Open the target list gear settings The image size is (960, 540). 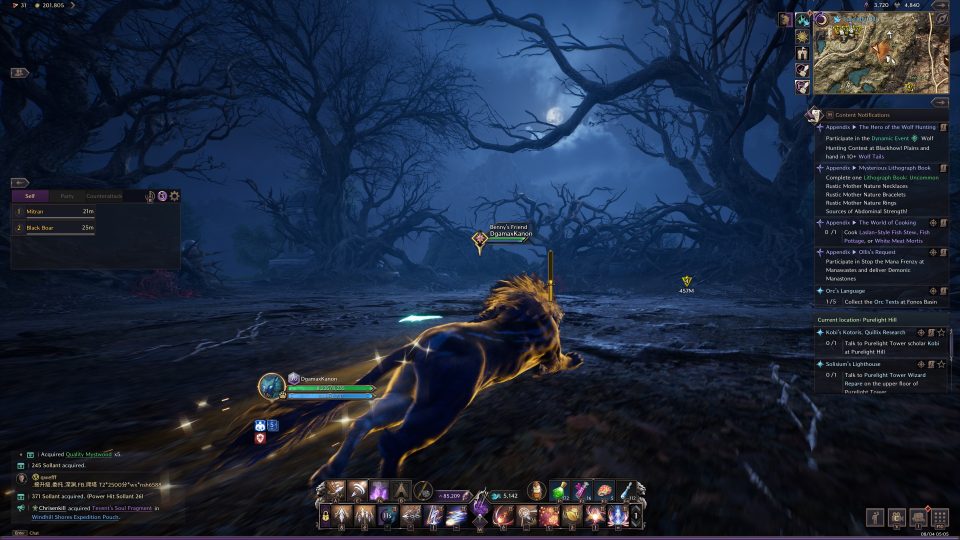pos(175,196)
